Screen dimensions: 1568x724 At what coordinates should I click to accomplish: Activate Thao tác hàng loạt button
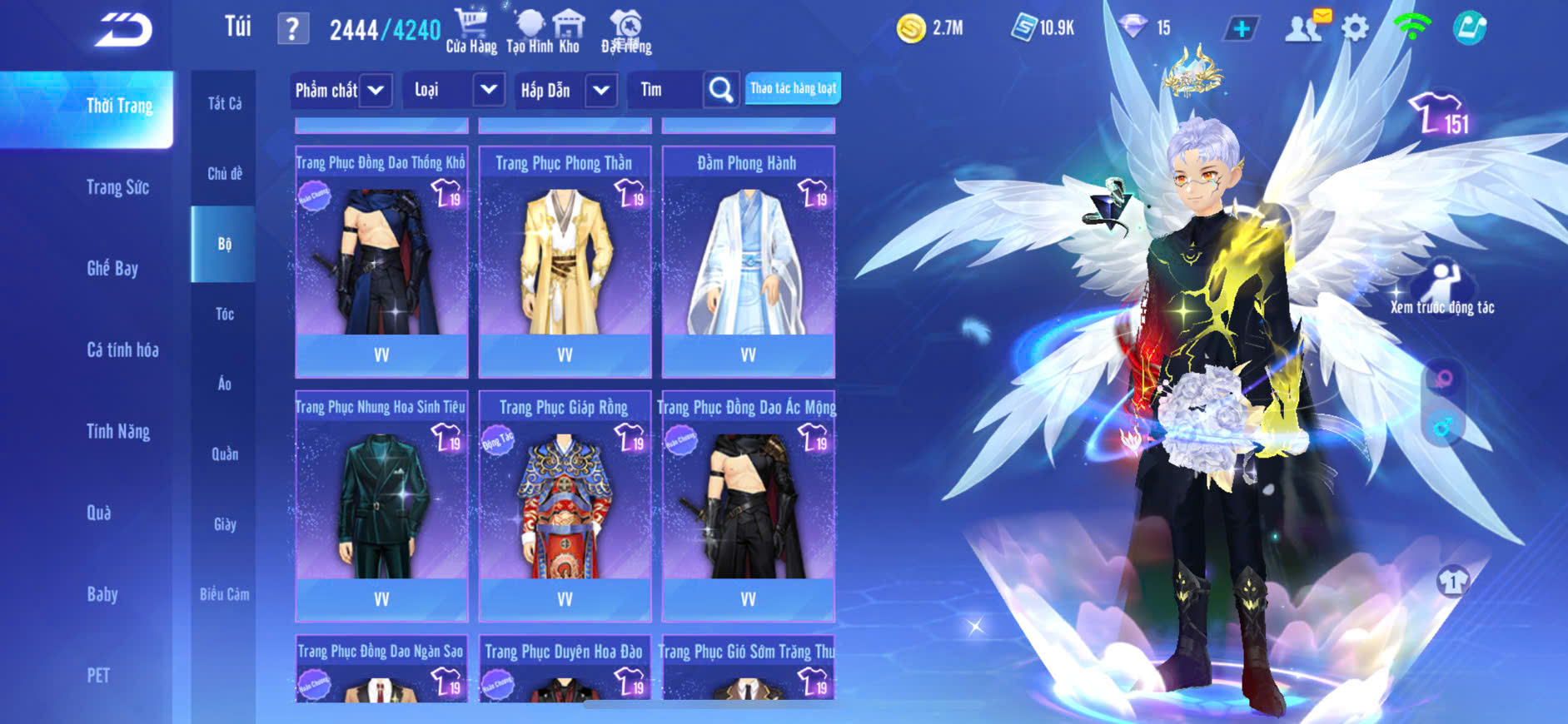click(x=793, y=88)
